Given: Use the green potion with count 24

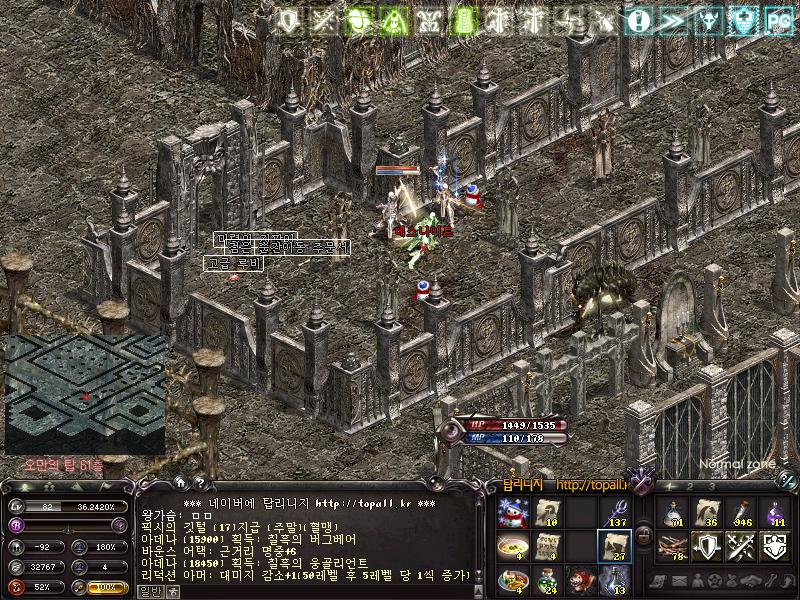Looking at the screenshot, I should click(x=546, y=579).
